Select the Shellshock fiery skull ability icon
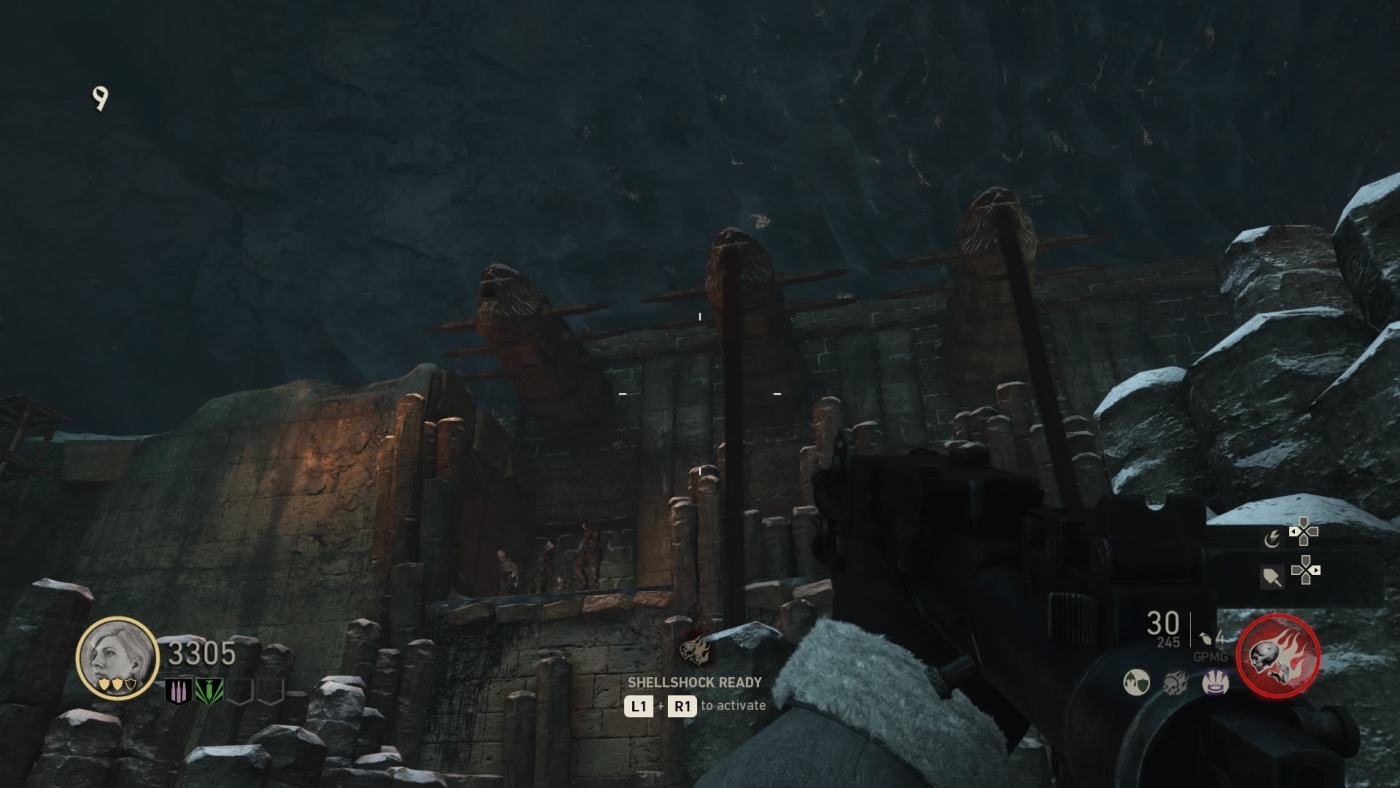 tap(1278, 658)
